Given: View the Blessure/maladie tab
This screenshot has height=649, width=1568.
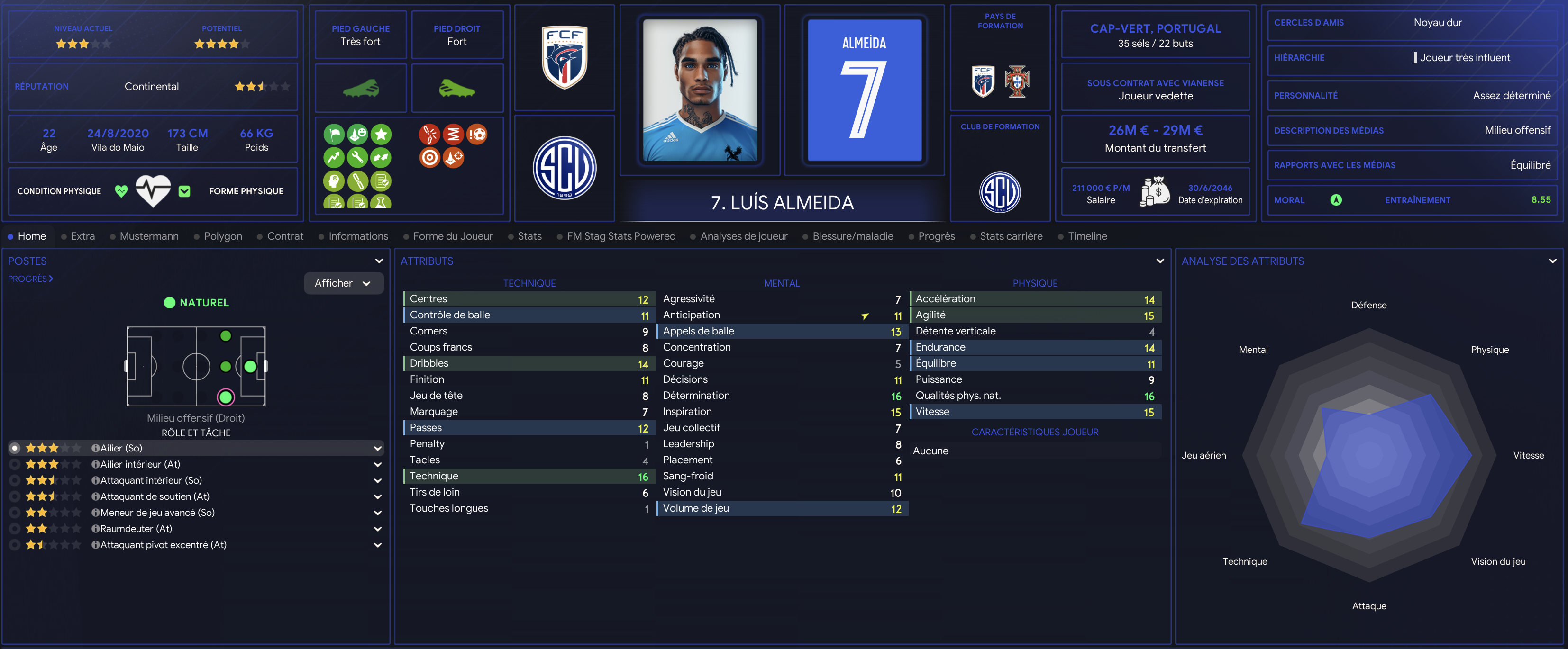Looking at the screenshot, I should [x=852, y=236].
